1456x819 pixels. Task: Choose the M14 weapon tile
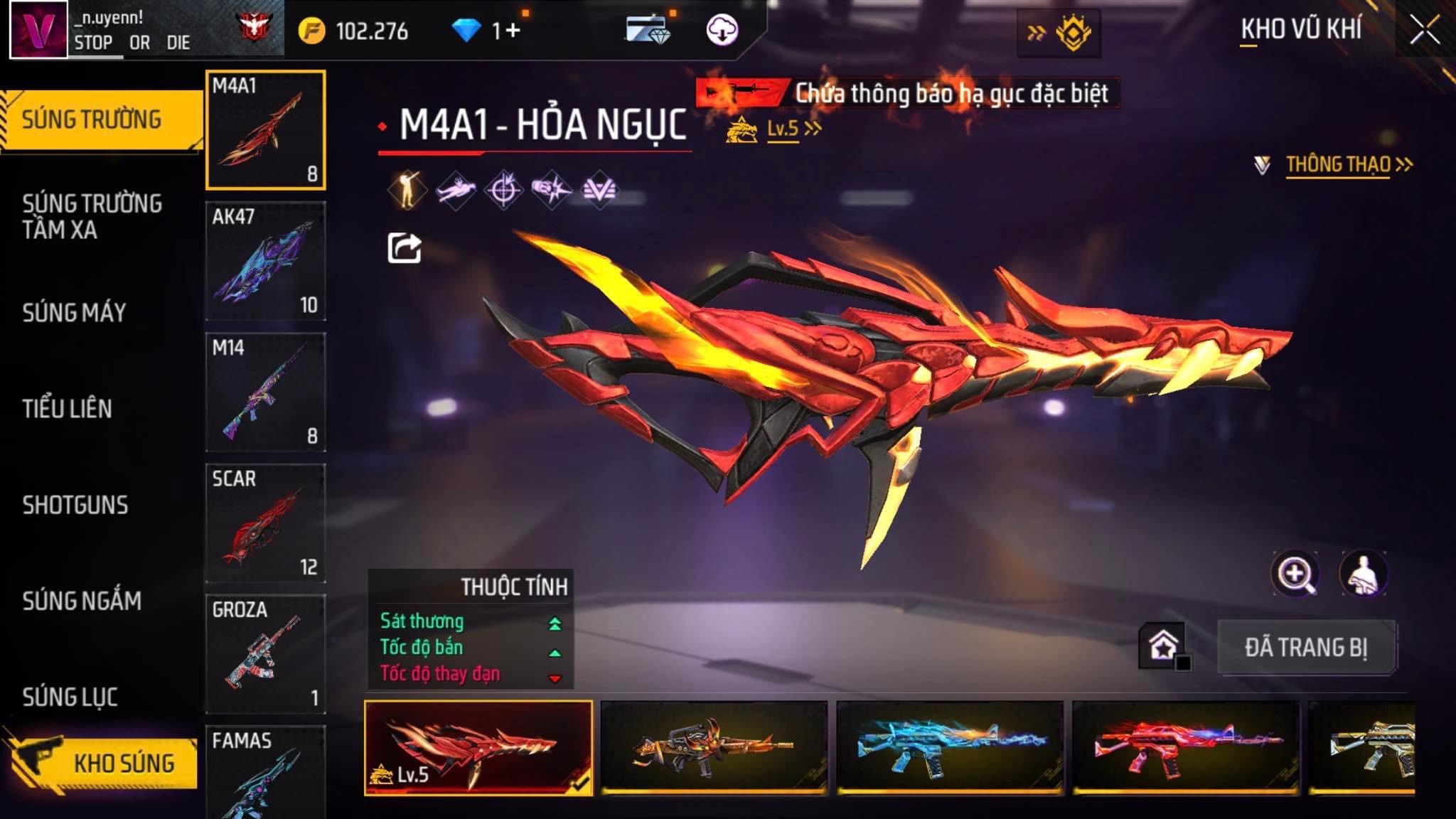click(265, 392)
